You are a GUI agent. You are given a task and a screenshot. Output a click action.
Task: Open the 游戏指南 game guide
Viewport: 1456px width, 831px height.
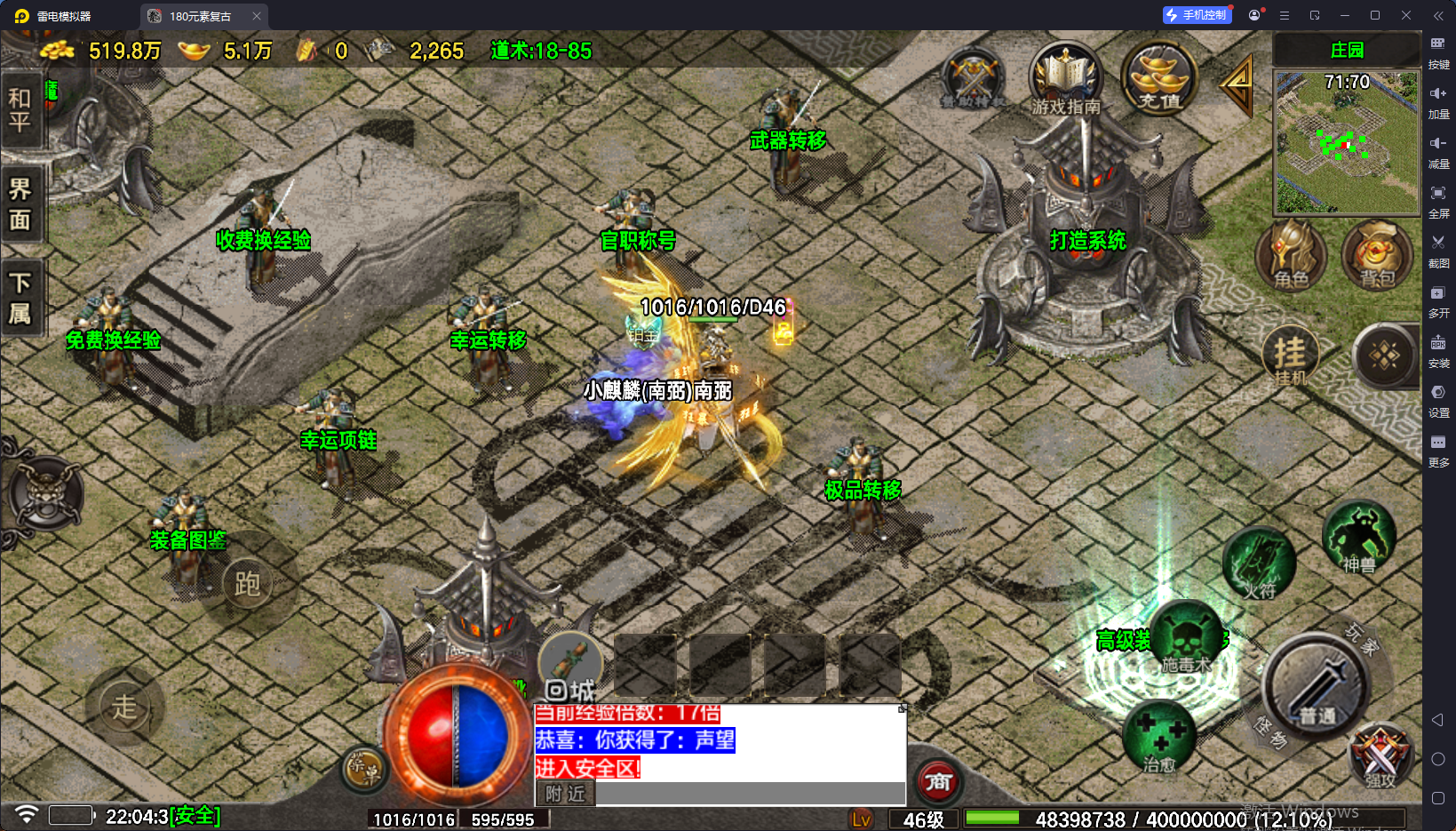1066,80
